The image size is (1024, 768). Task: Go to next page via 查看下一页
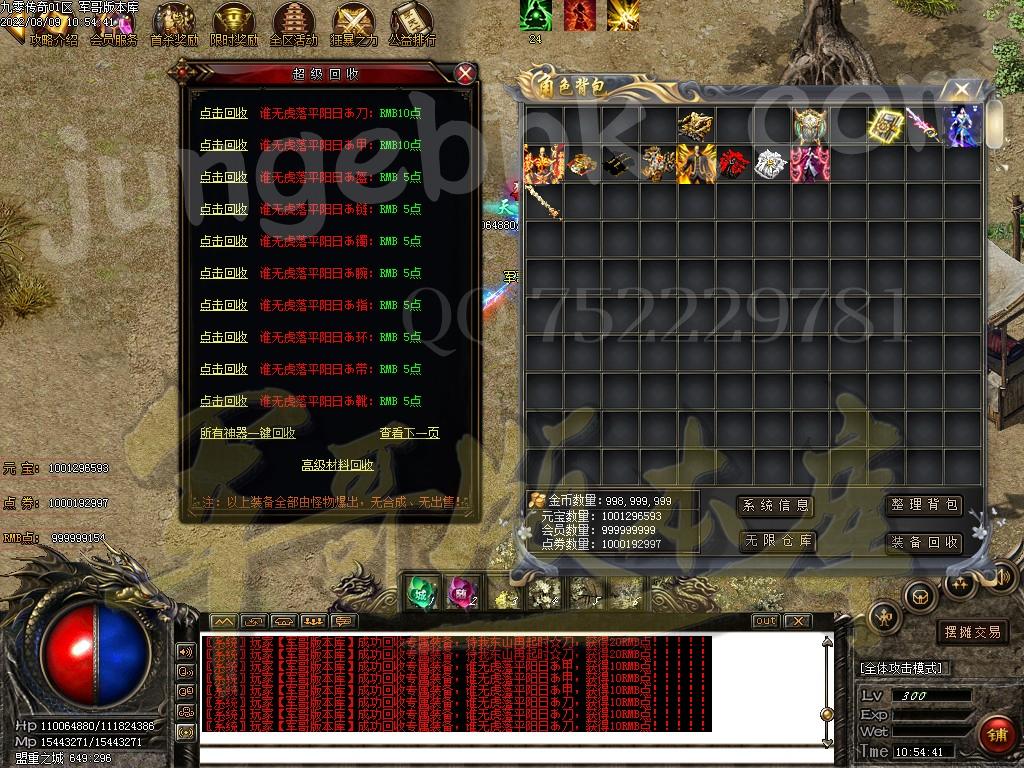pos(409,433)
